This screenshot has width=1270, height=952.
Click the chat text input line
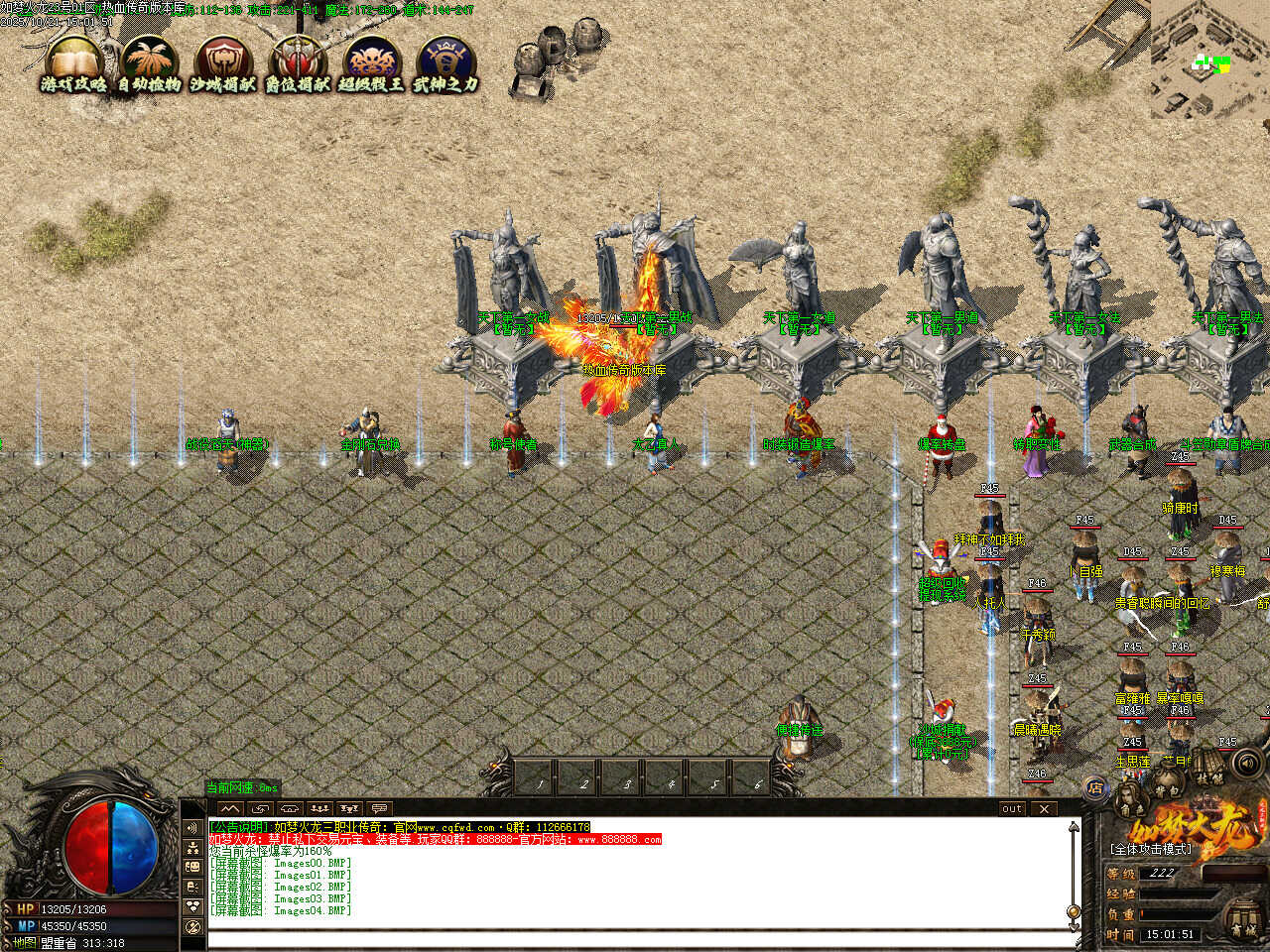click(635, 937)
